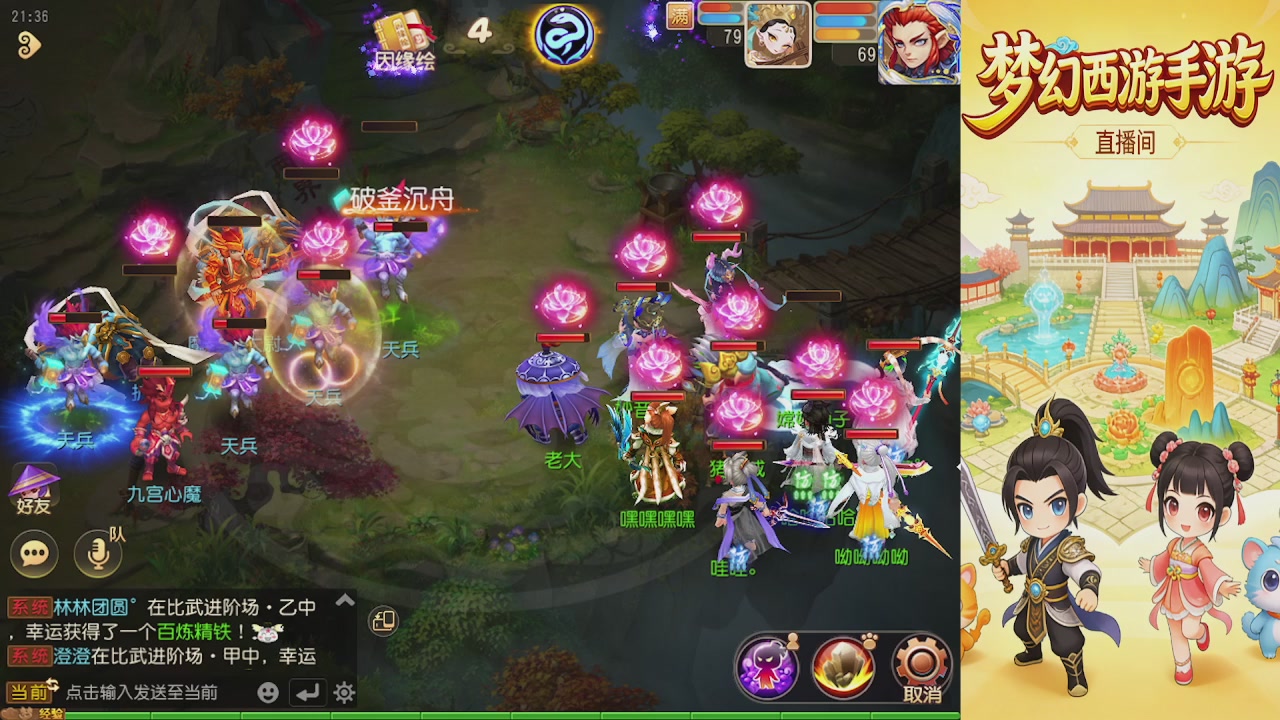This screenshot has width=1280, height=720.
Task: Toggle team voice with the microphone icon
Action: [95, 551]
